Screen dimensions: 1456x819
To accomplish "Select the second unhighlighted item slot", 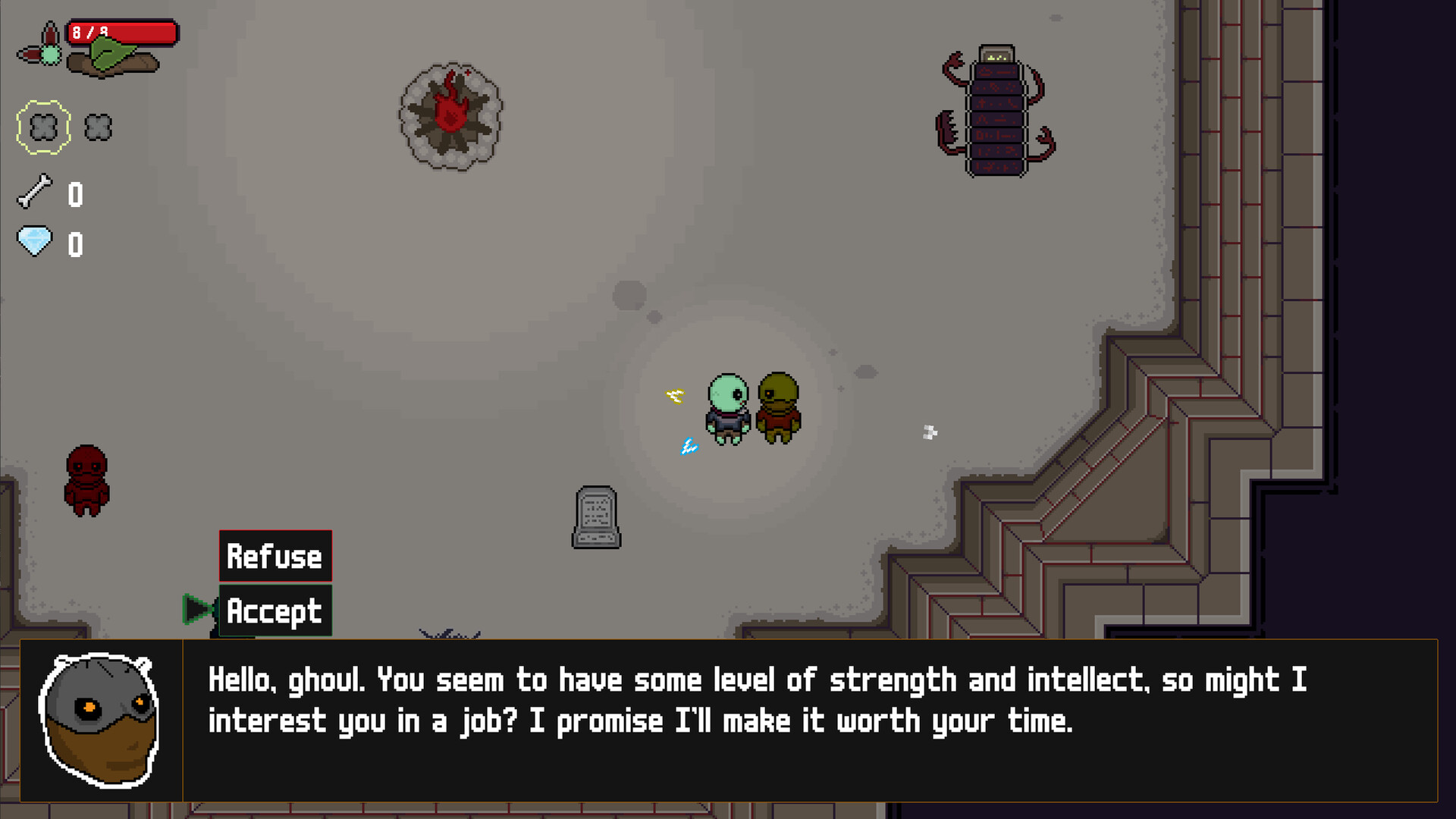I will click(x=96, y=127).
